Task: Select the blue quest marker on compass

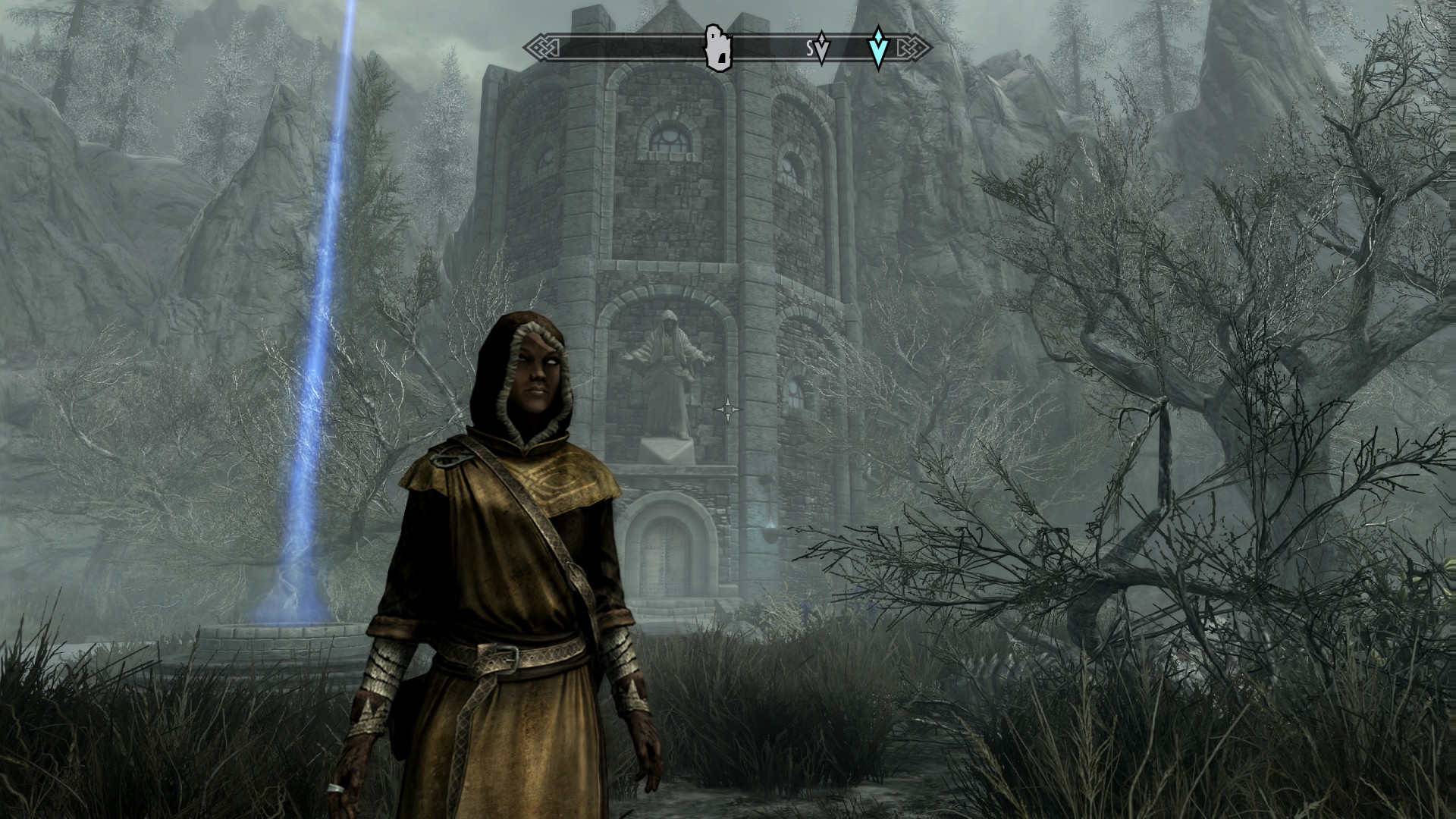Action: click(x=878, y=48)
